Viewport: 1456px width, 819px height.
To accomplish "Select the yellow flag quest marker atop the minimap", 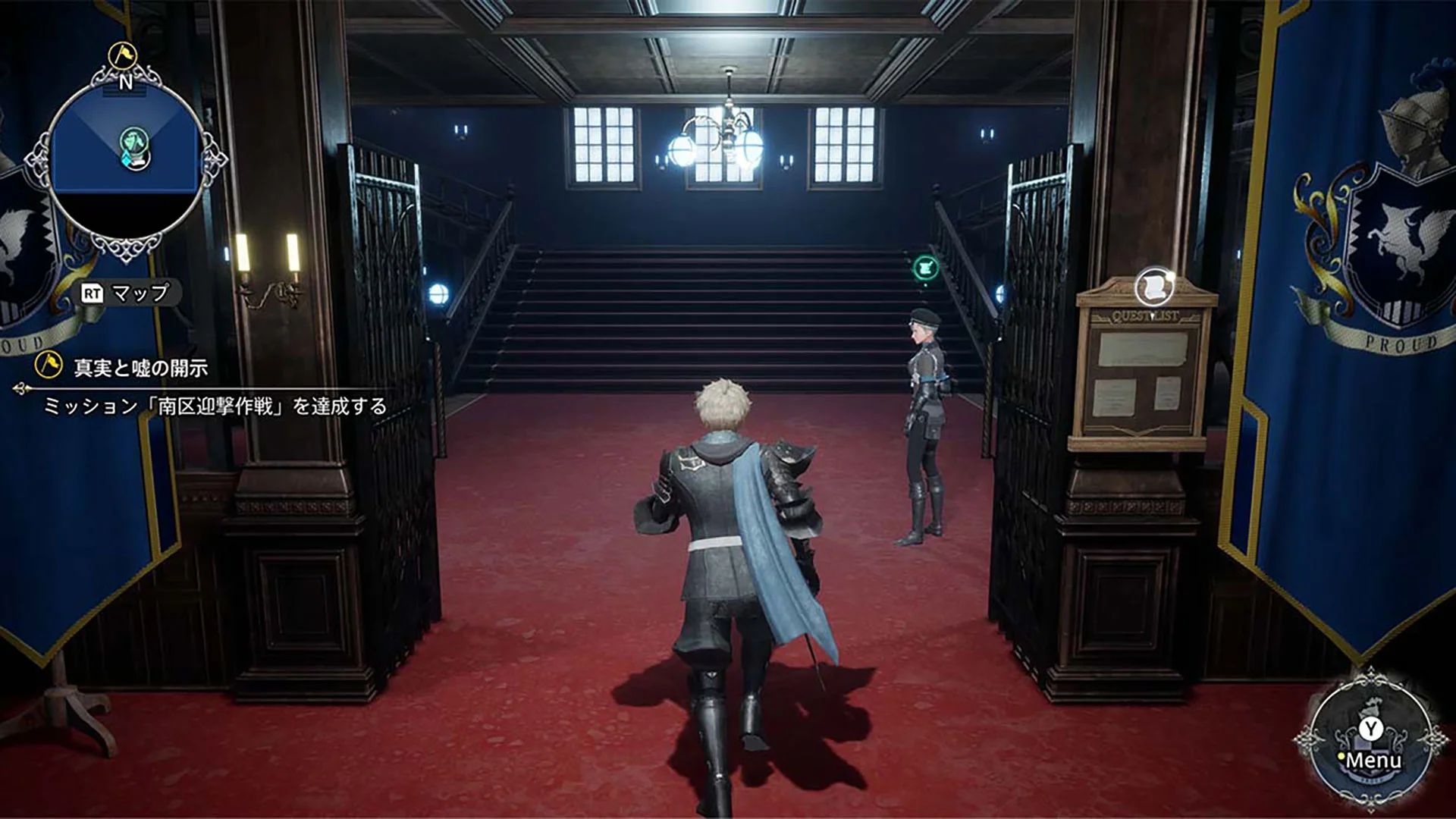I will [121, 55].
